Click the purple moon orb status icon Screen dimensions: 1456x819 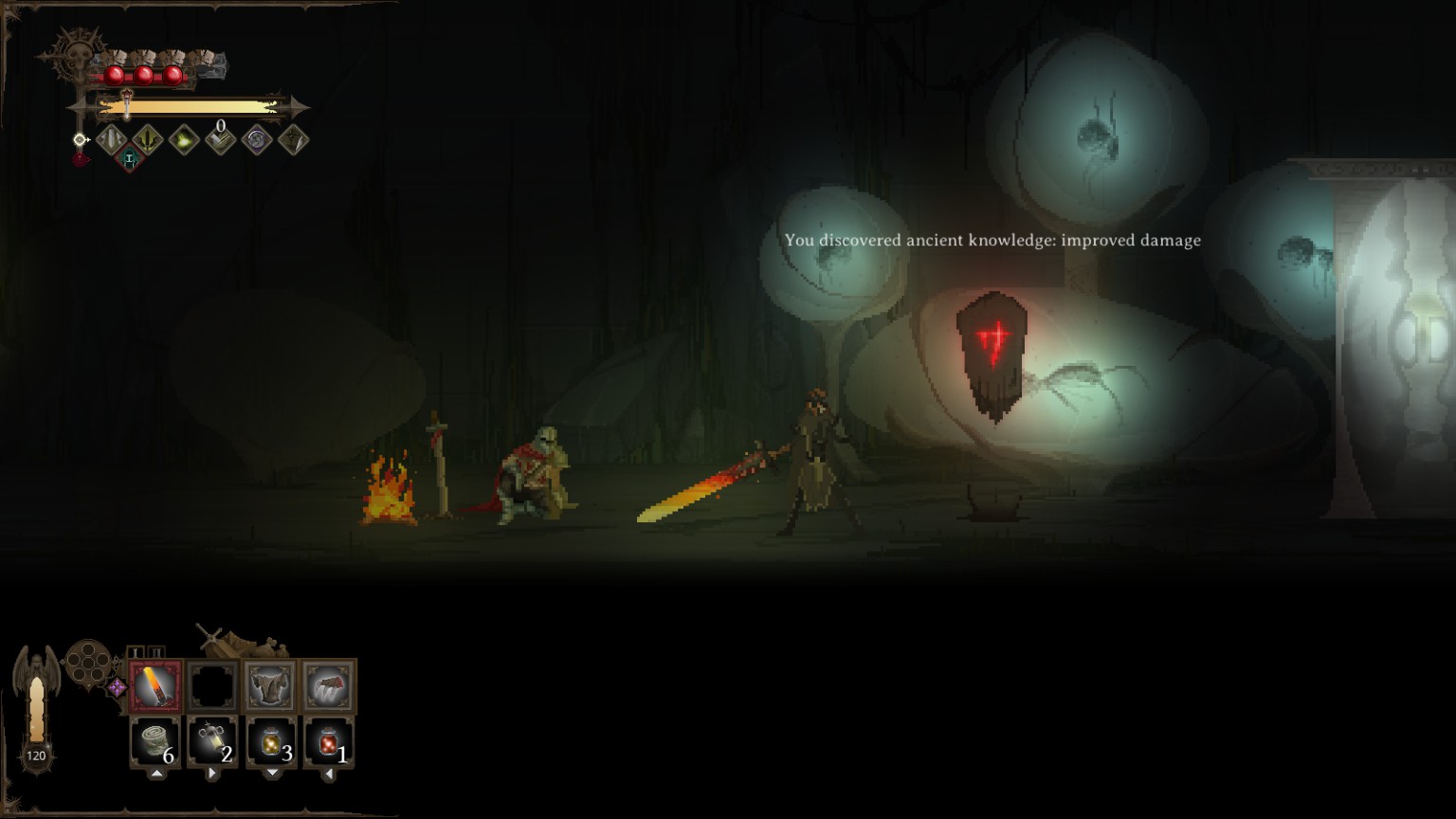point(256,140)
